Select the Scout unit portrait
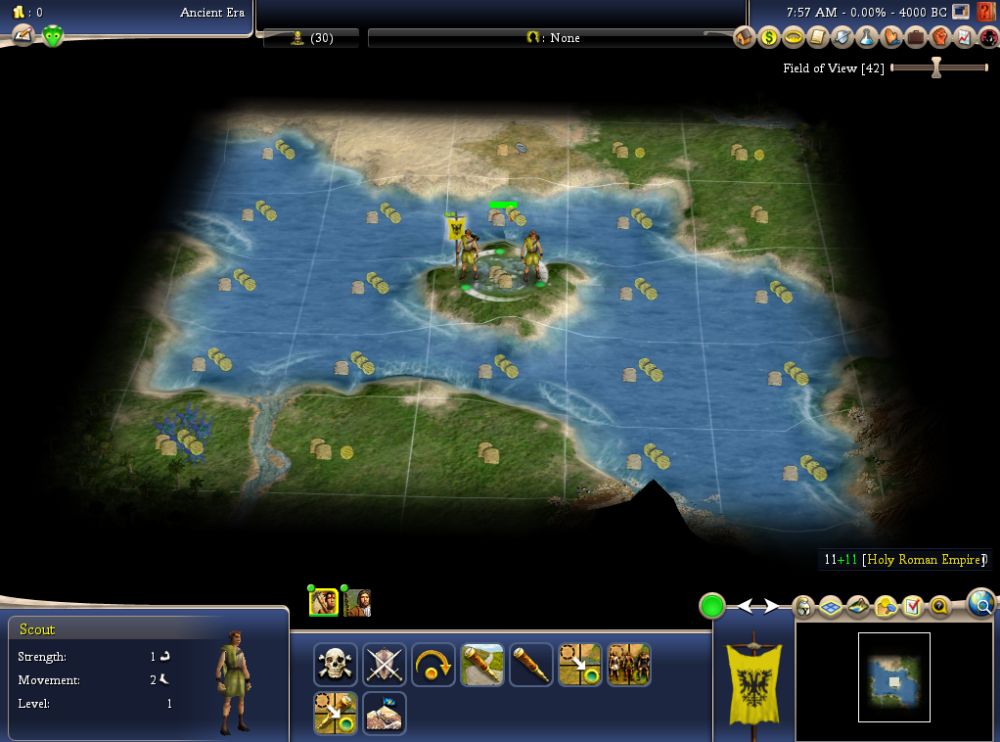This screenshot has height=742, width=1000. [324, 602]
